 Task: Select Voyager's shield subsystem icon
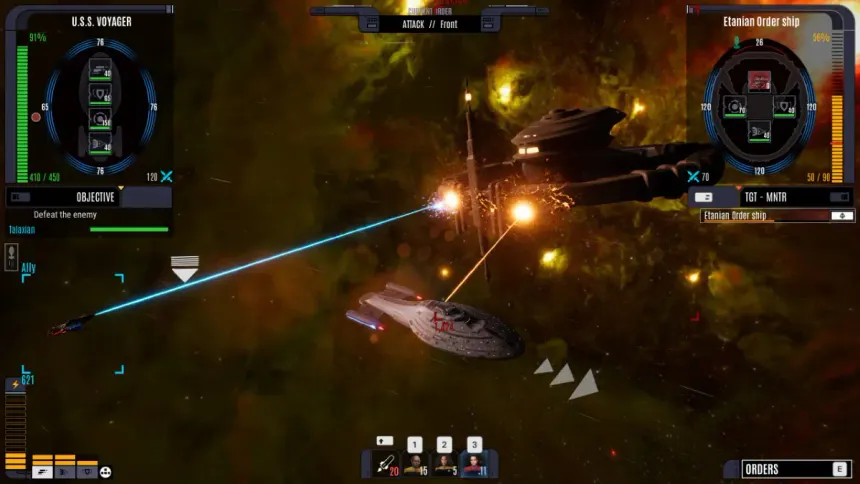(100, 93)
